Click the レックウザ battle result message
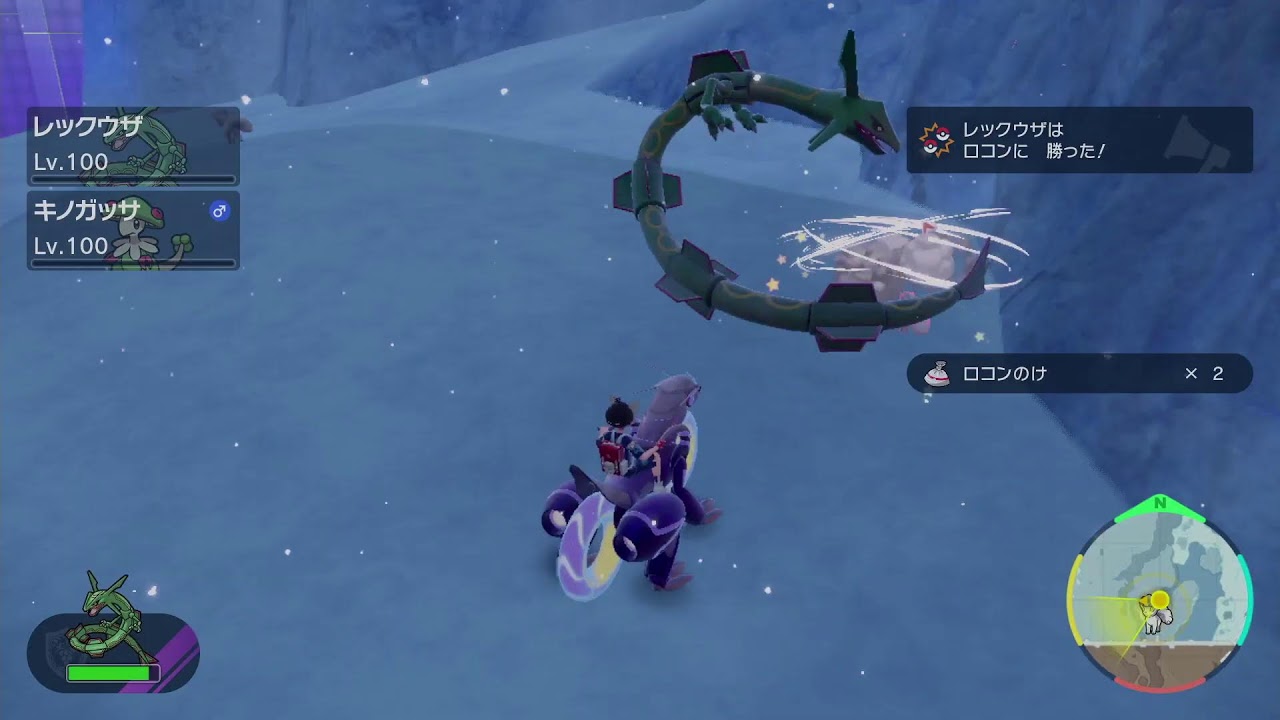 tap(1078, 141)
